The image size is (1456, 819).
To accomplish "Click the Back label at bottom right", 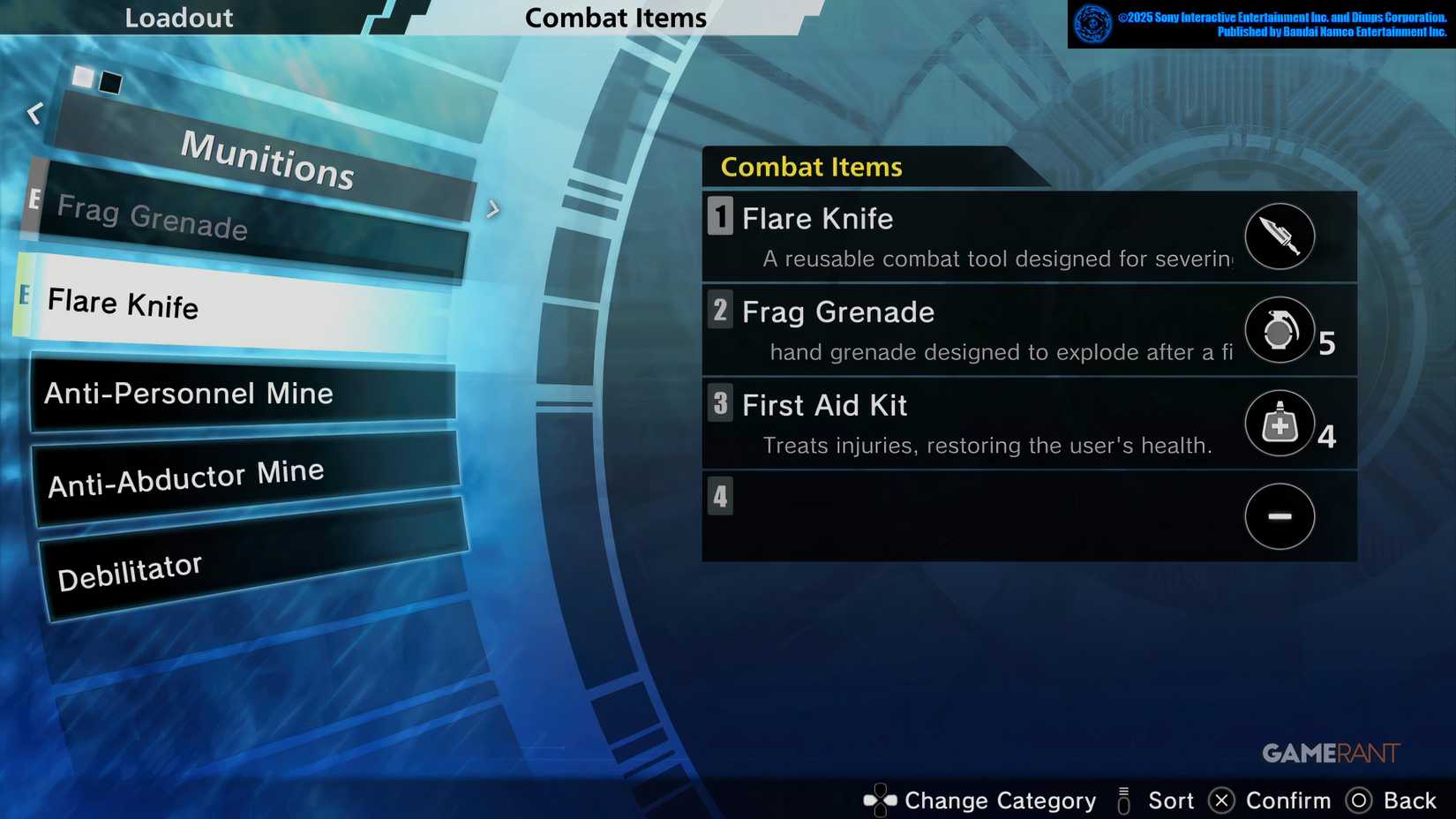I will click(1410, 800).
